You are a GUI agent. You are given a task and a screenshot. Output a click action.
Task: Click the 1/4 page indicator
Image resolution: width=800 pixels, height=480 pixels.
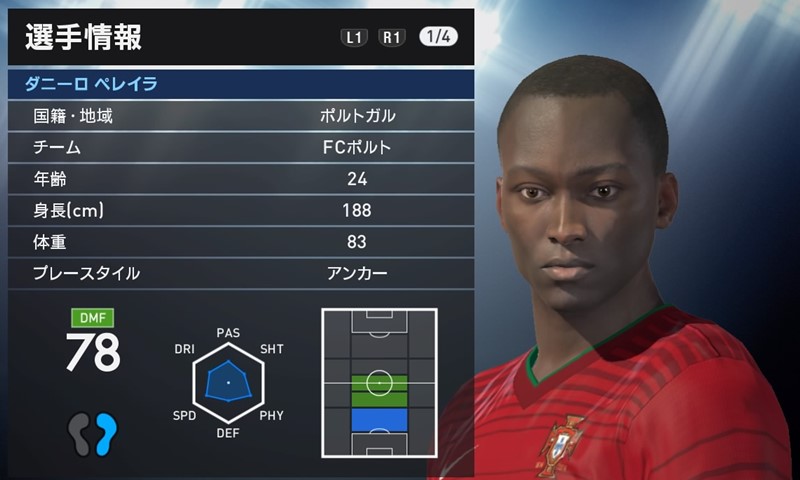tap(440, 37)
